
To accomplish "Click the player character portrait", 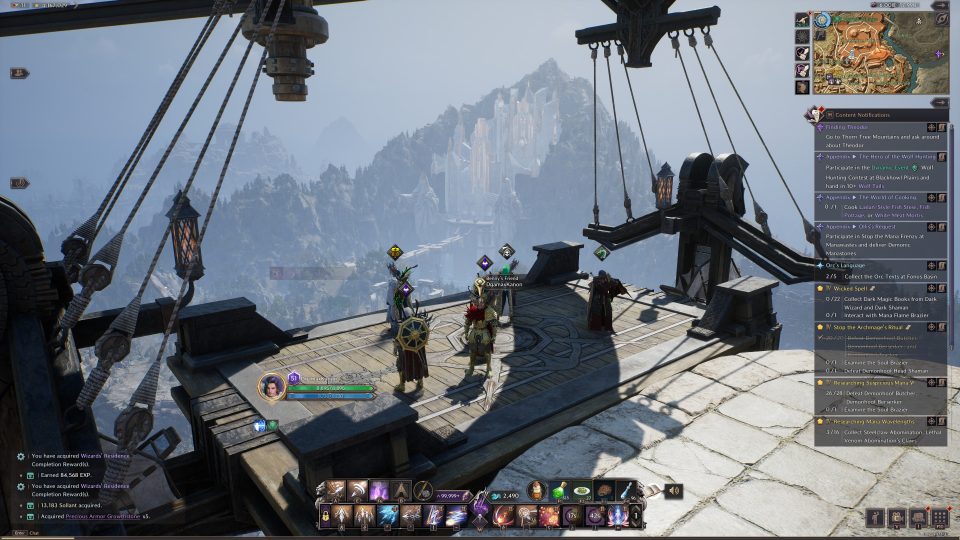I will click(x=271, y=387).
